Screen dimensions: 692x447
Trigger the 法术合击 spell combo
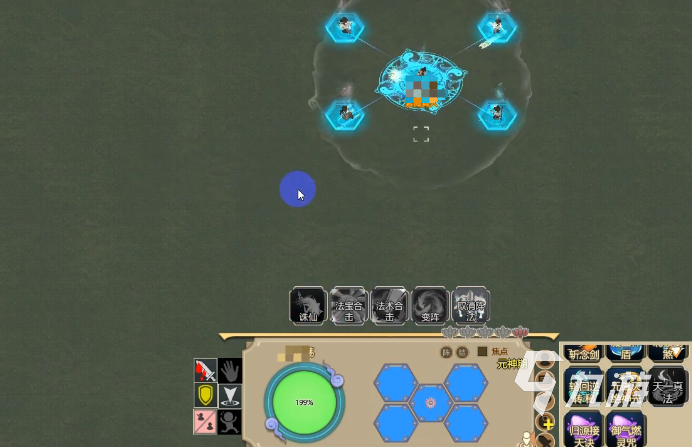click(x=390, y=306)
